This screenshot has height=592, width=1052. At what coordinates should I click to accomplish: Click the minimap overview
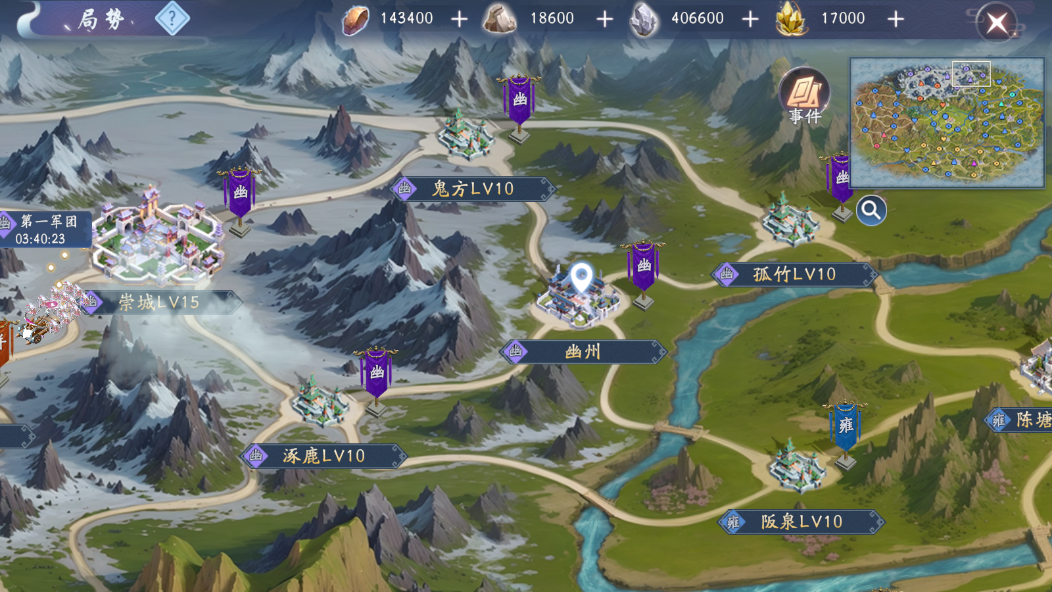click(x=946, y=123)
